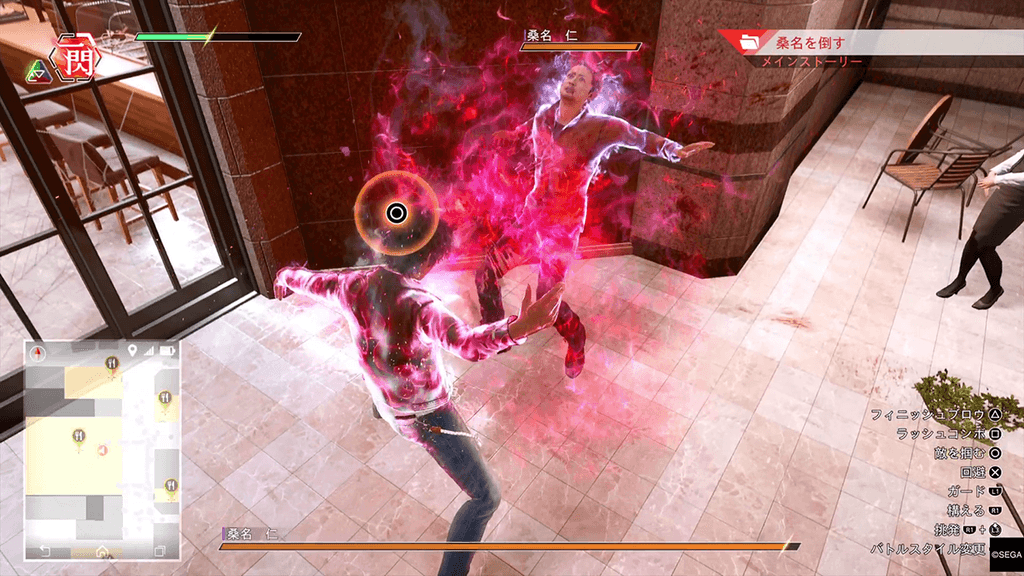1024x576 pixels.
Task: Select the back arrow on the minimap bar
Action: [x=45, y=551]
